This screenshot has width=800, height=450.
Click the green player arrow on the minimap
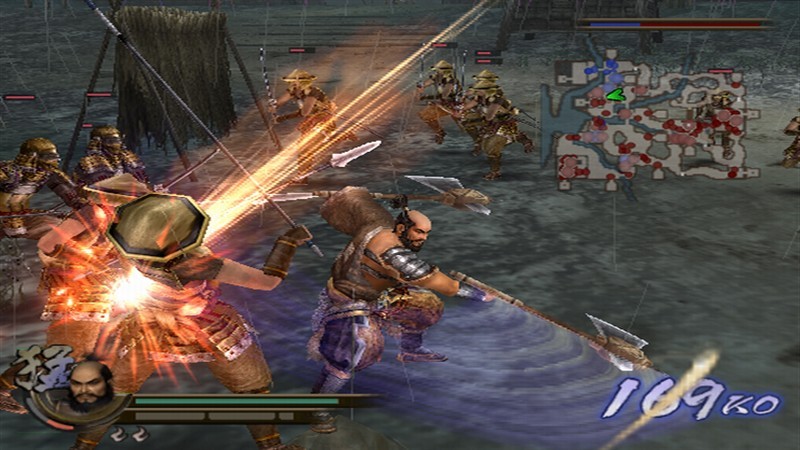click(x=614, y=95)
